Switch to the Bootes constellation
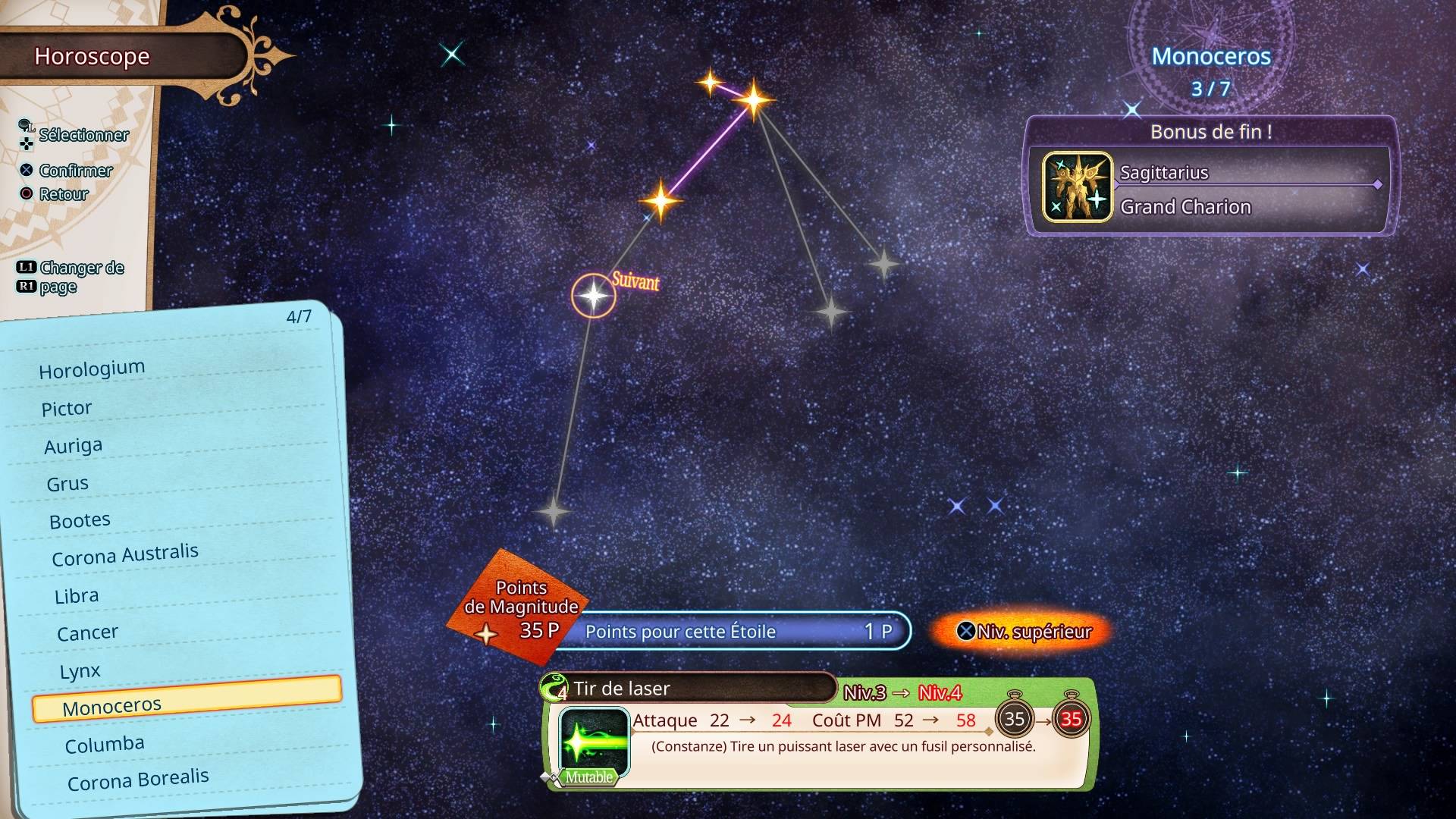Image resolution: width=1456 pixels, height=819 pixels. tap(80, 521)
